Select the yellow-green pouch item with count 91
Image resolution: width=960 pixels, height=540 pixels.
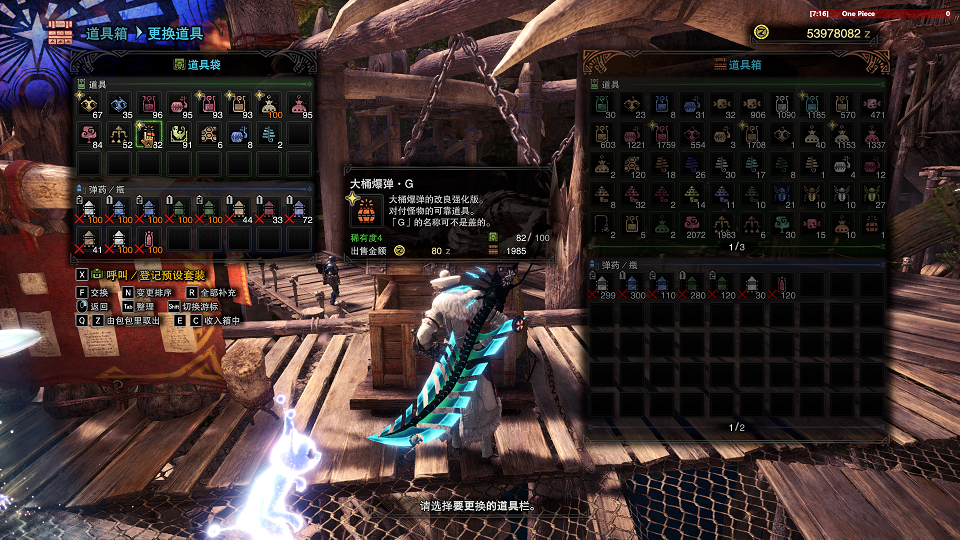tap(179, 134)
